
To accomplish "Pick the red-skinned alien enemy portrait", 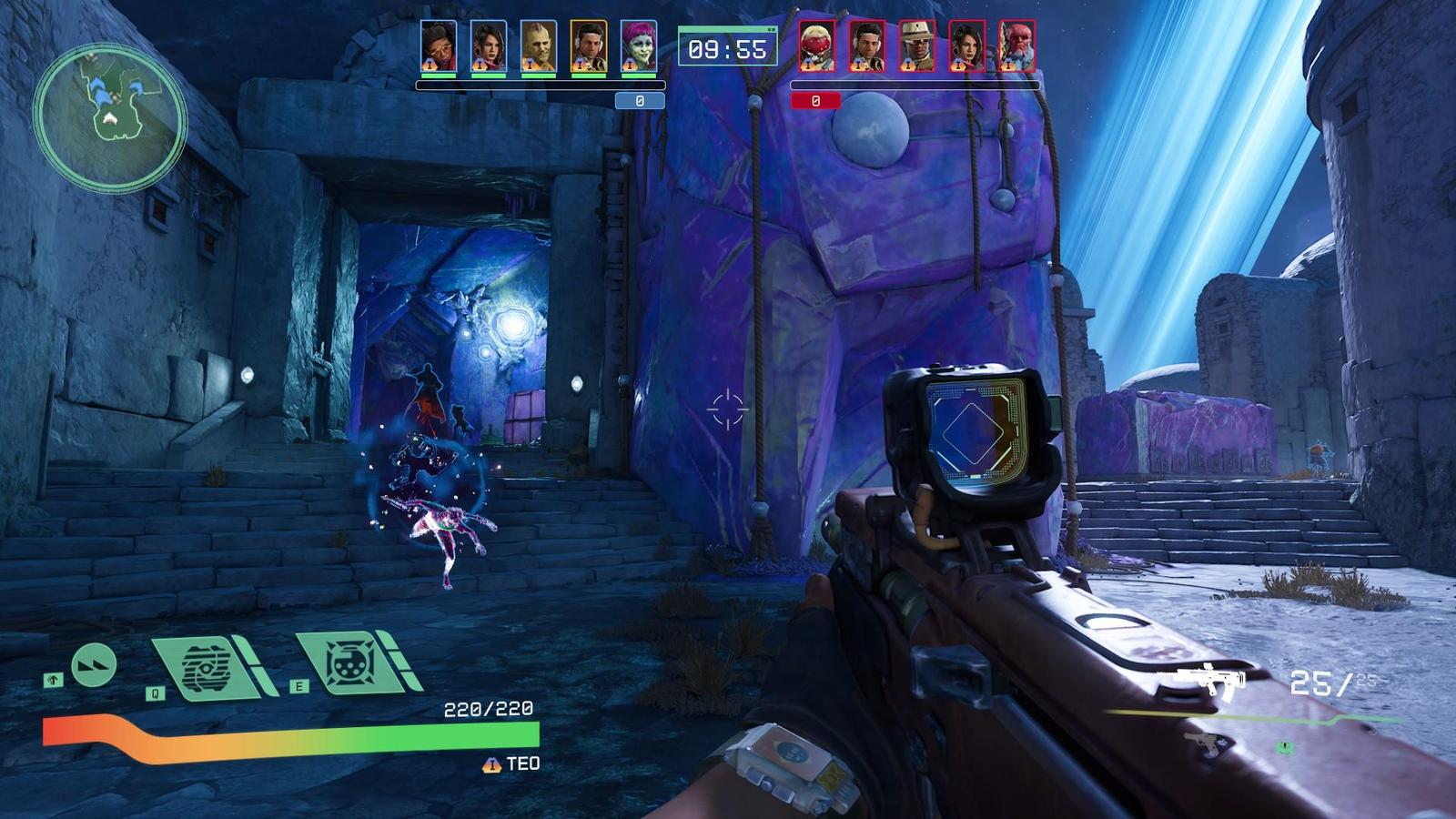I will tap(1017, 46).
